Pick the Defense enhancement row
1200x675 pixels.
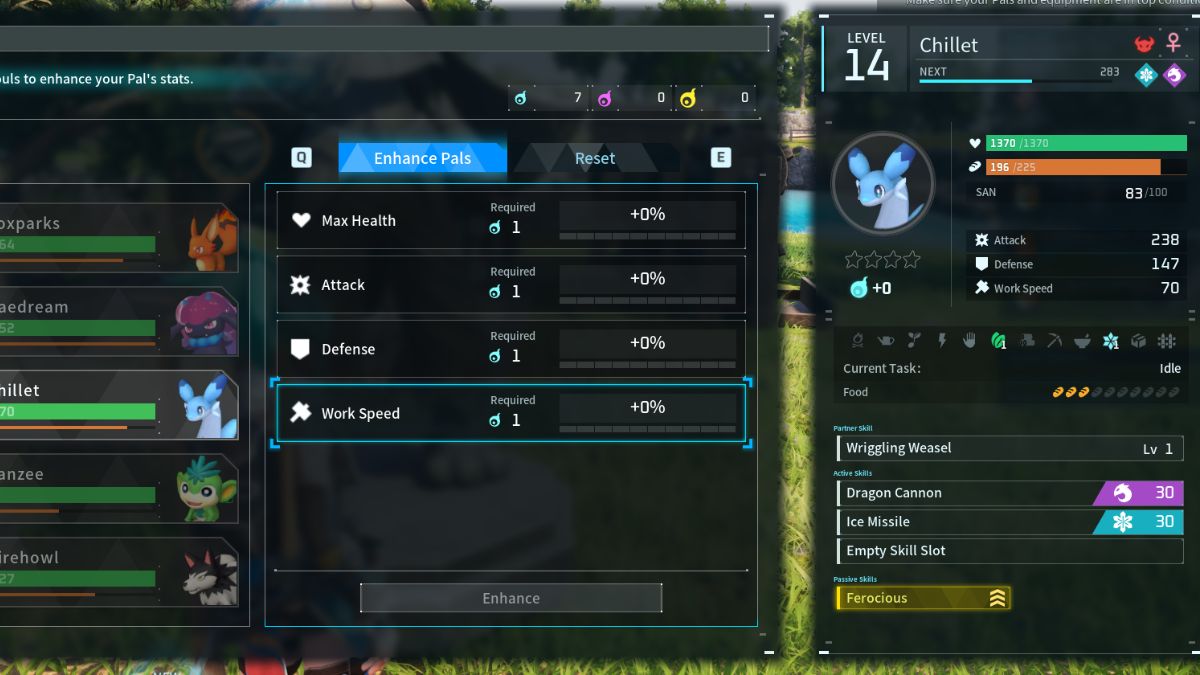510,349
